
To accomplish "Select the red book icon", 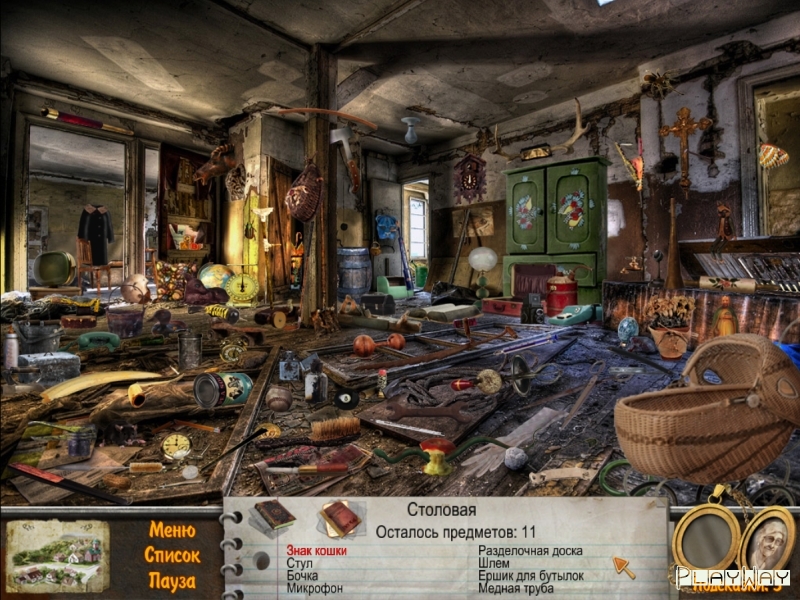I will (x=340, y=518).
